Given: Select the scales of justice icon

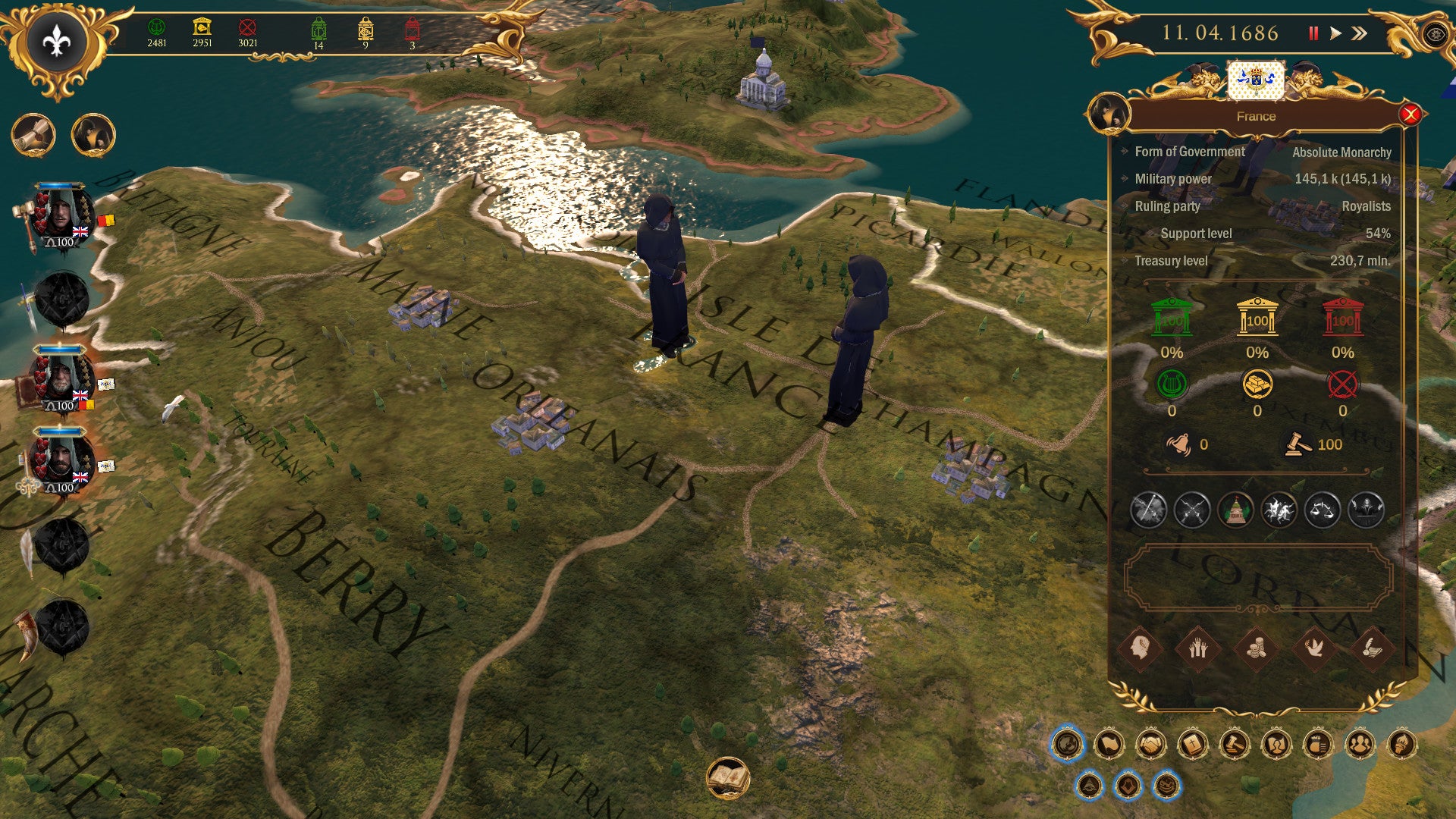Looking at the screenshot, I should (1323, 510).
